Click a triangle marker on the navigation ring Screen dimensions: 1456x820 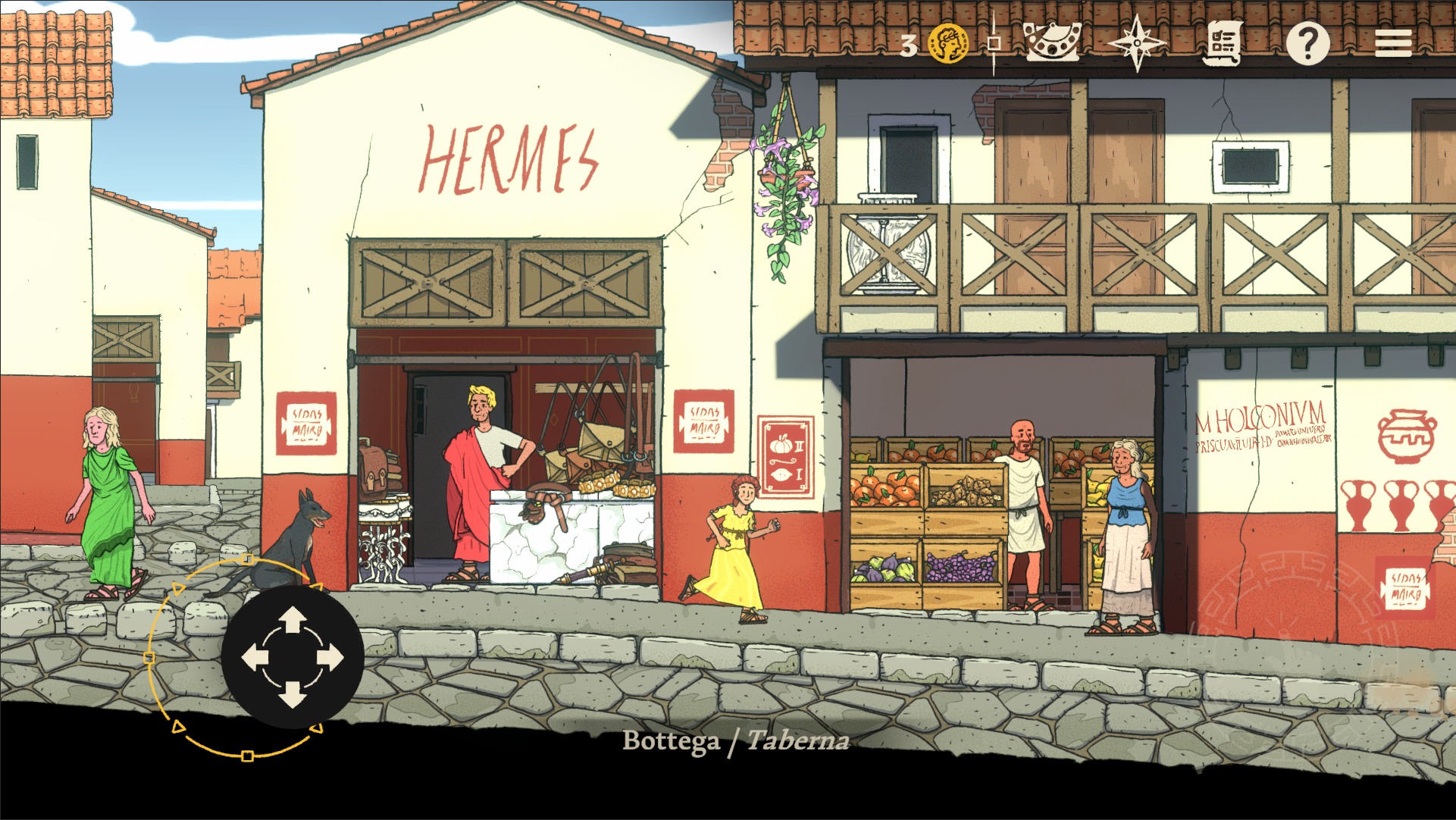pos(179,589)
